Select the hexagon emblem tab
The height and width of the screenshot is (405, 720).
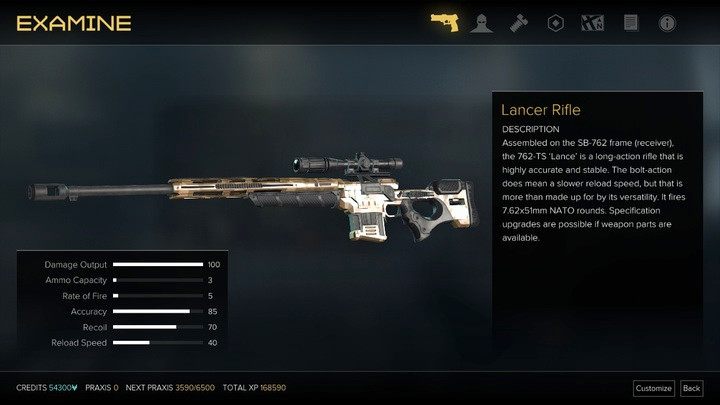tap(555, 22)
